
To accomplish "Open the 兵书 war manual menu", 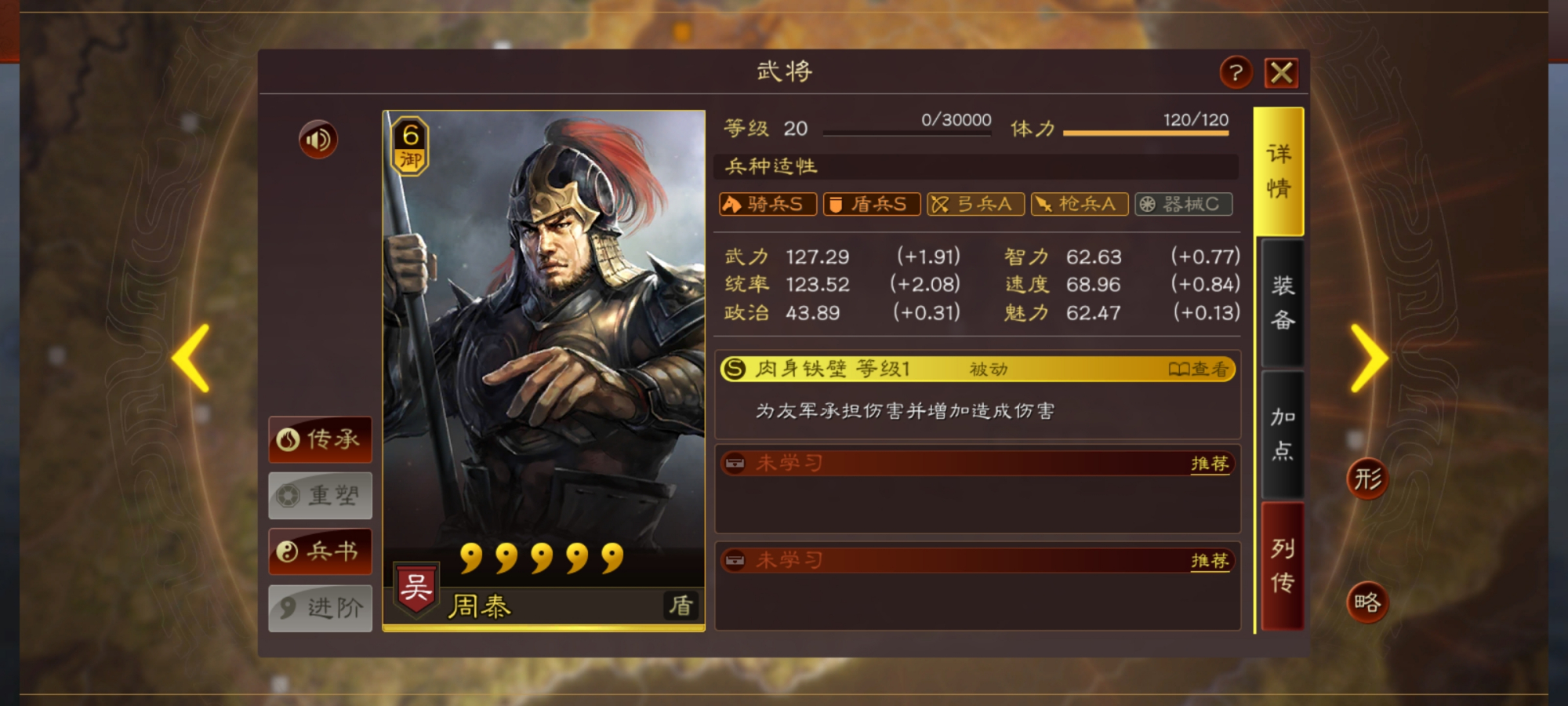I will [x=320, y=552].
